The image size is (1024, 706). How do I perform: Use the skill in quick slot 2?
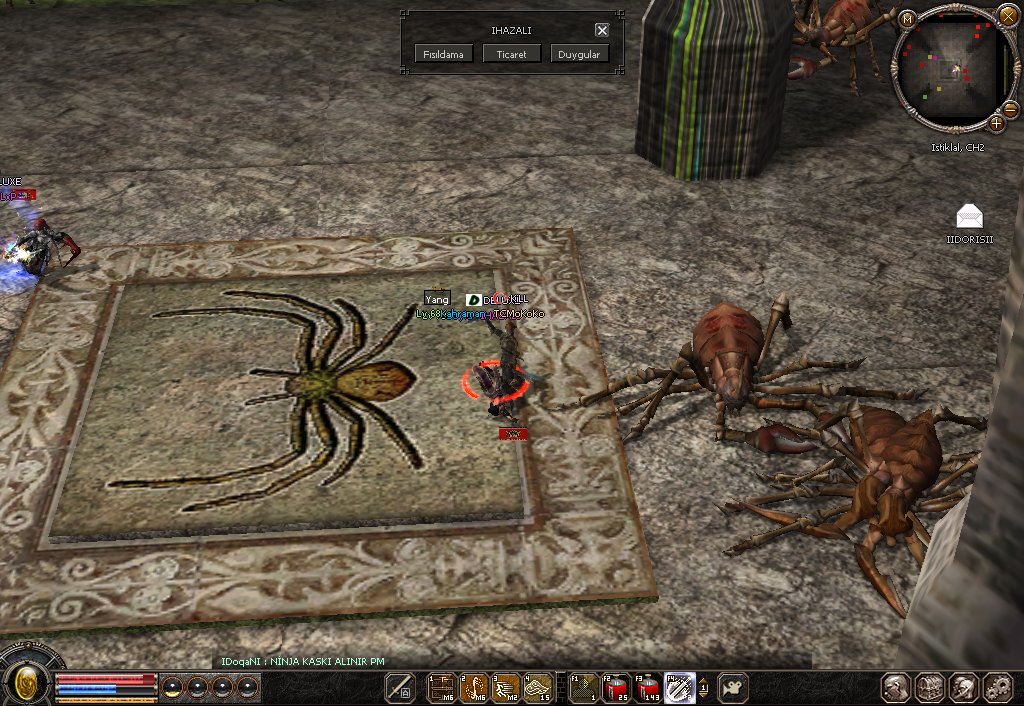pos(474,687)
